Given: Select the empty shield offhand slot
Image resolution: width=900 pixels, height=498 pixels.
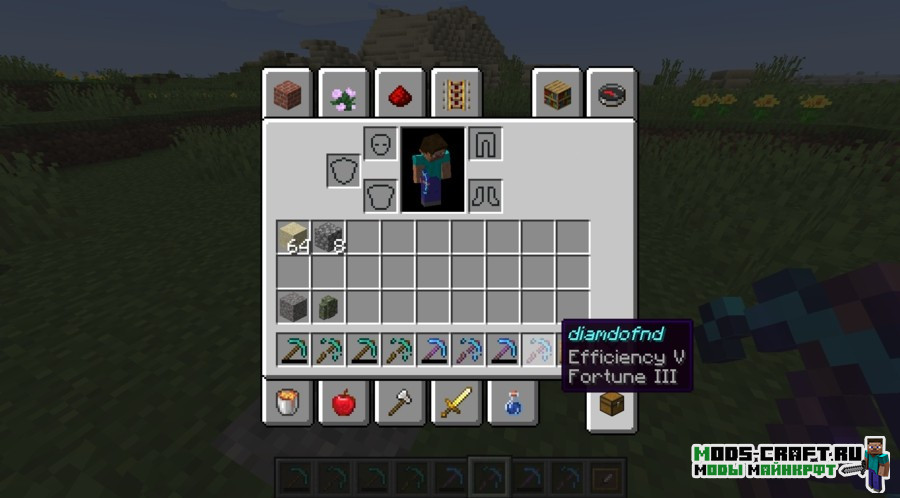Looking at the screenshot, I should coord(343,170).
